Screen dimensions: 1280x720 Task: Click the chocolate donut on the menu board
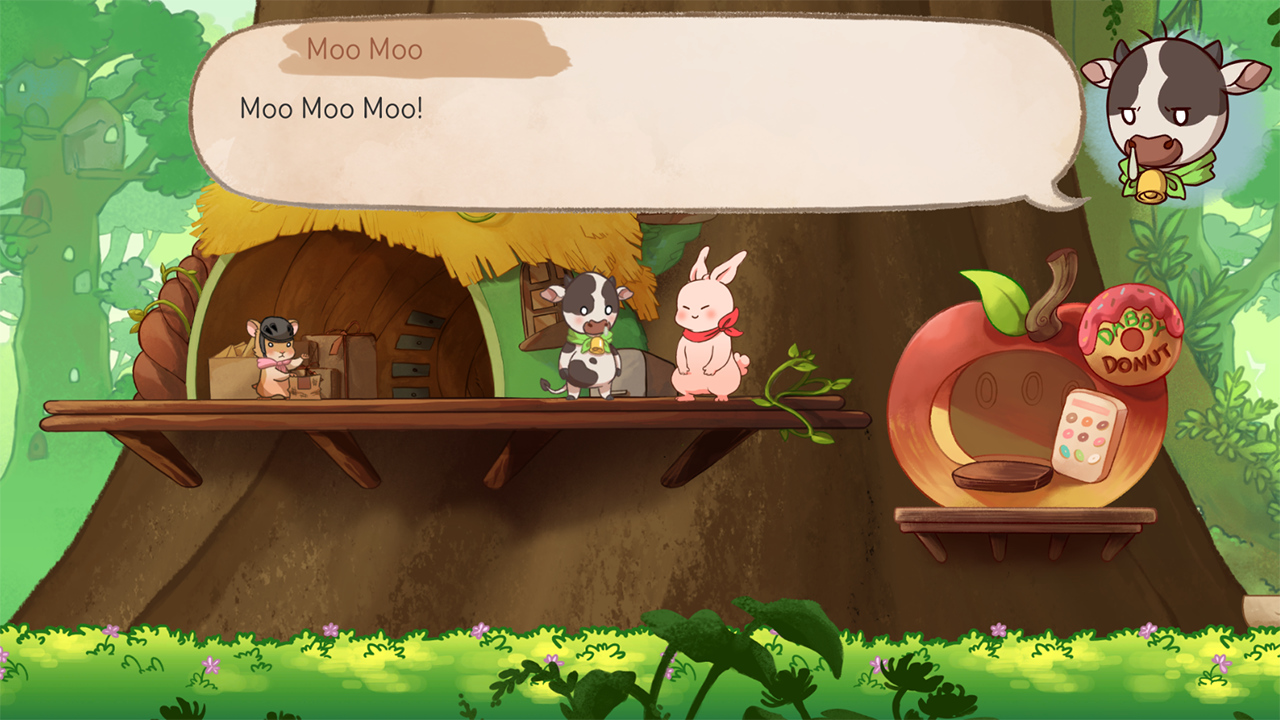tap(1082, 436)
